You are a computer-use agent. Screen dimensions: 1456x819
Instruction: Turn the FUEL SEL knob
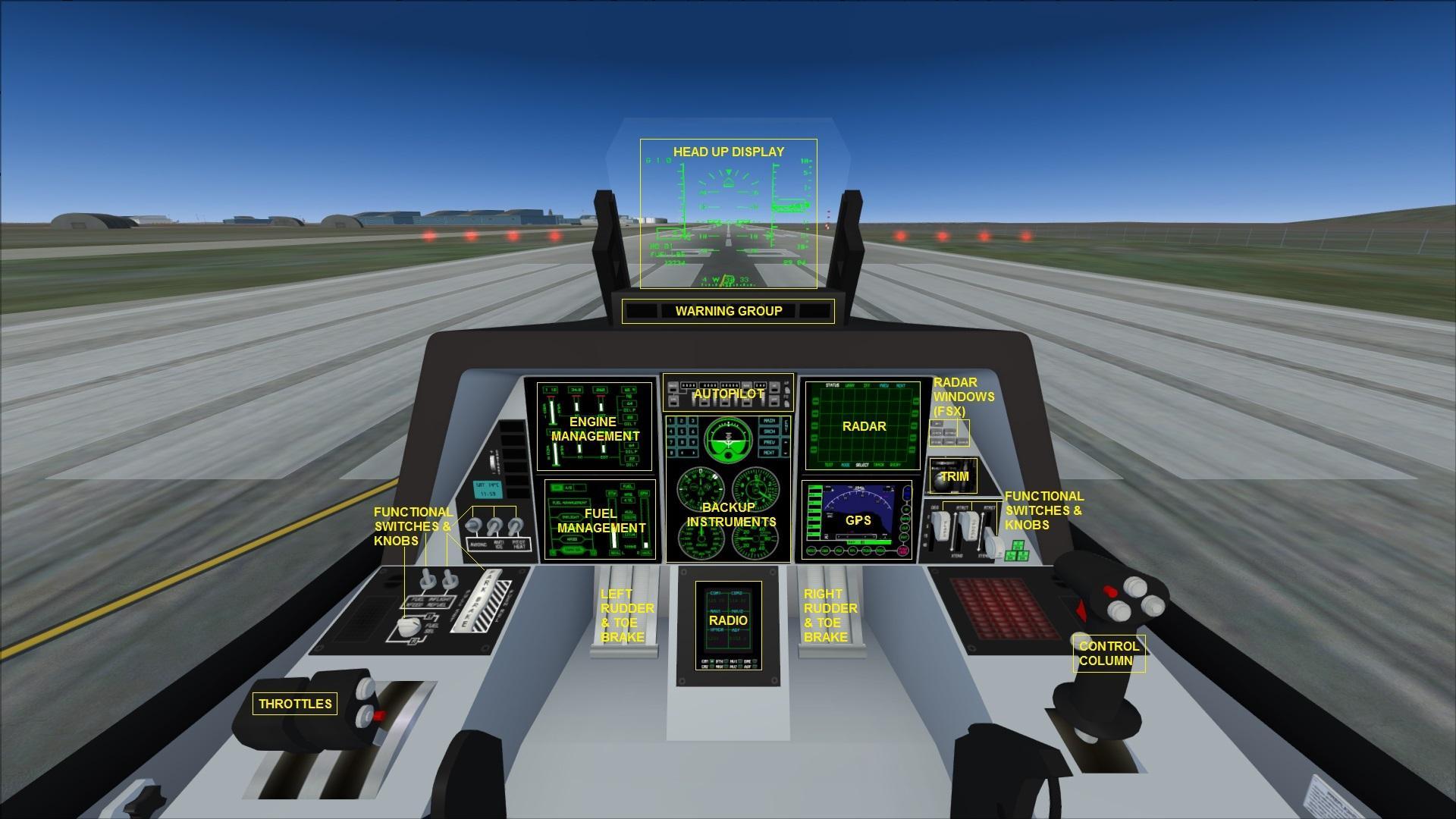coord(408,626)
